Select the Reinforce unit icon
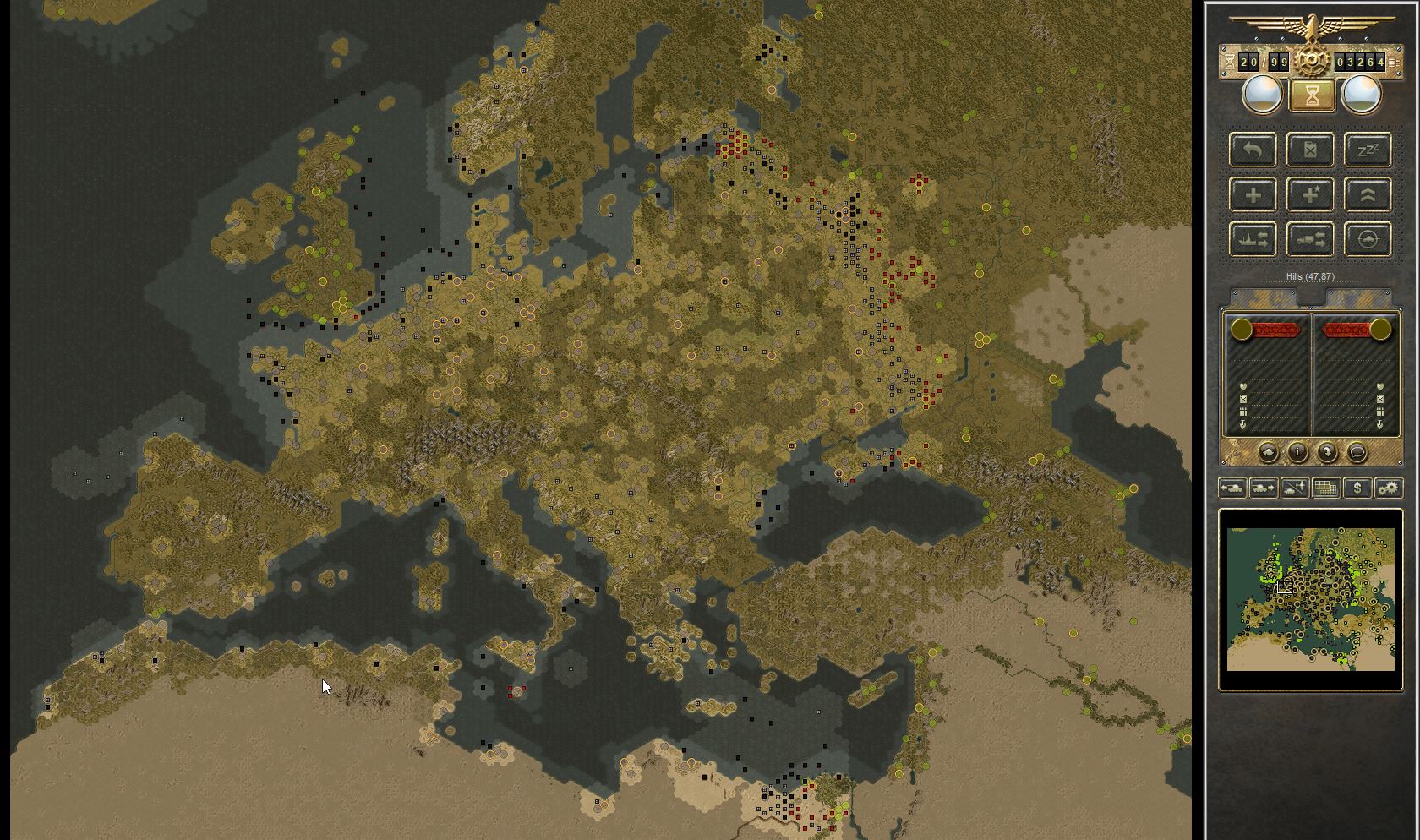1420x840 pixels. click(x=1253, y=194)
